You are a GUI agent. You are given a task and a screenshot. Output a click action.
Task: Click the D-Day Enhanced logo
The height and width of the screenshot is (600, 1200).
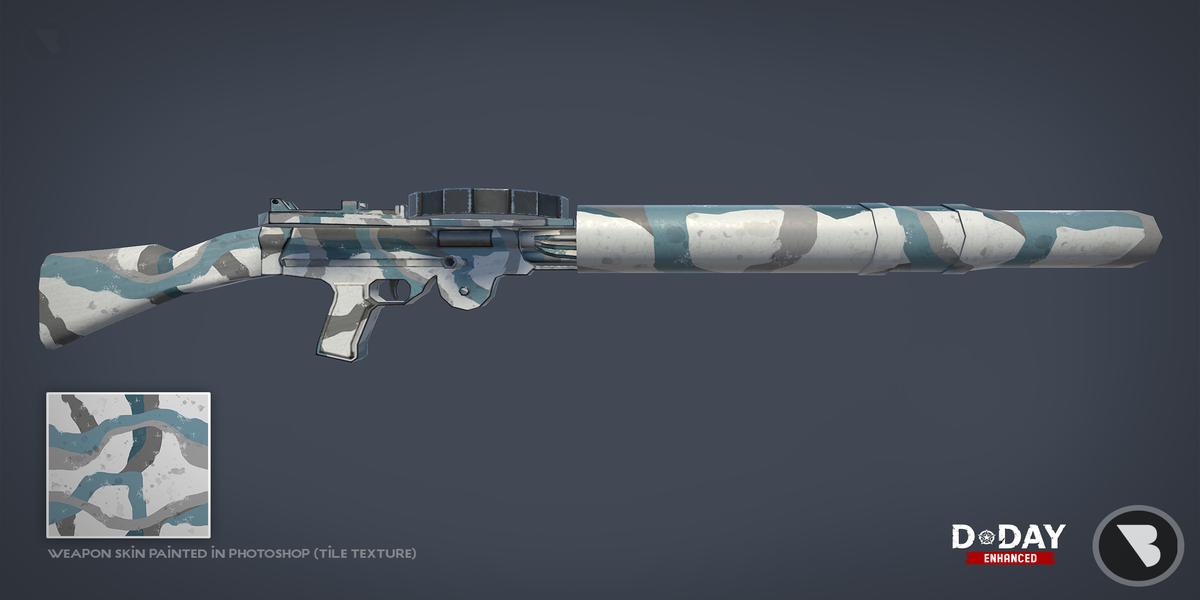pyautogui.click(x=1008, y=544)
